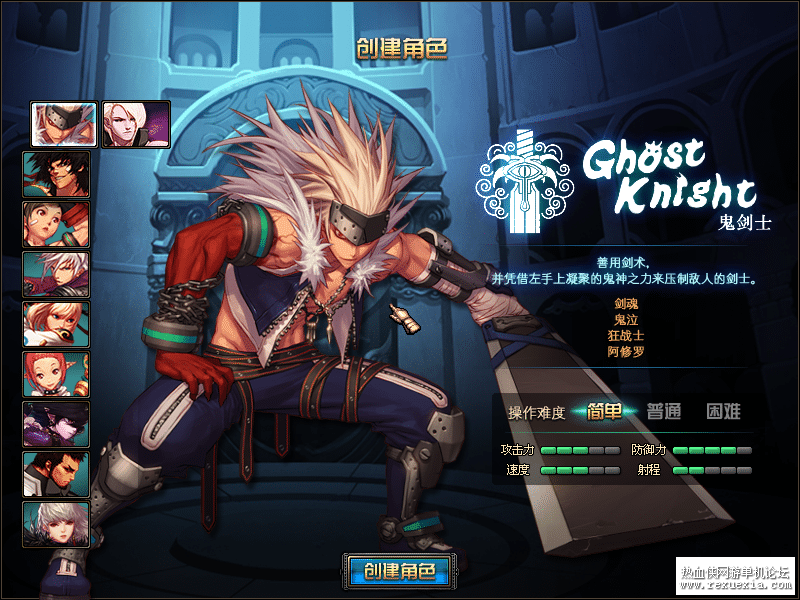The image size is (800, 600).
Task: Select the brown-haired girl with cheek bandage
Action: [57, 223]
